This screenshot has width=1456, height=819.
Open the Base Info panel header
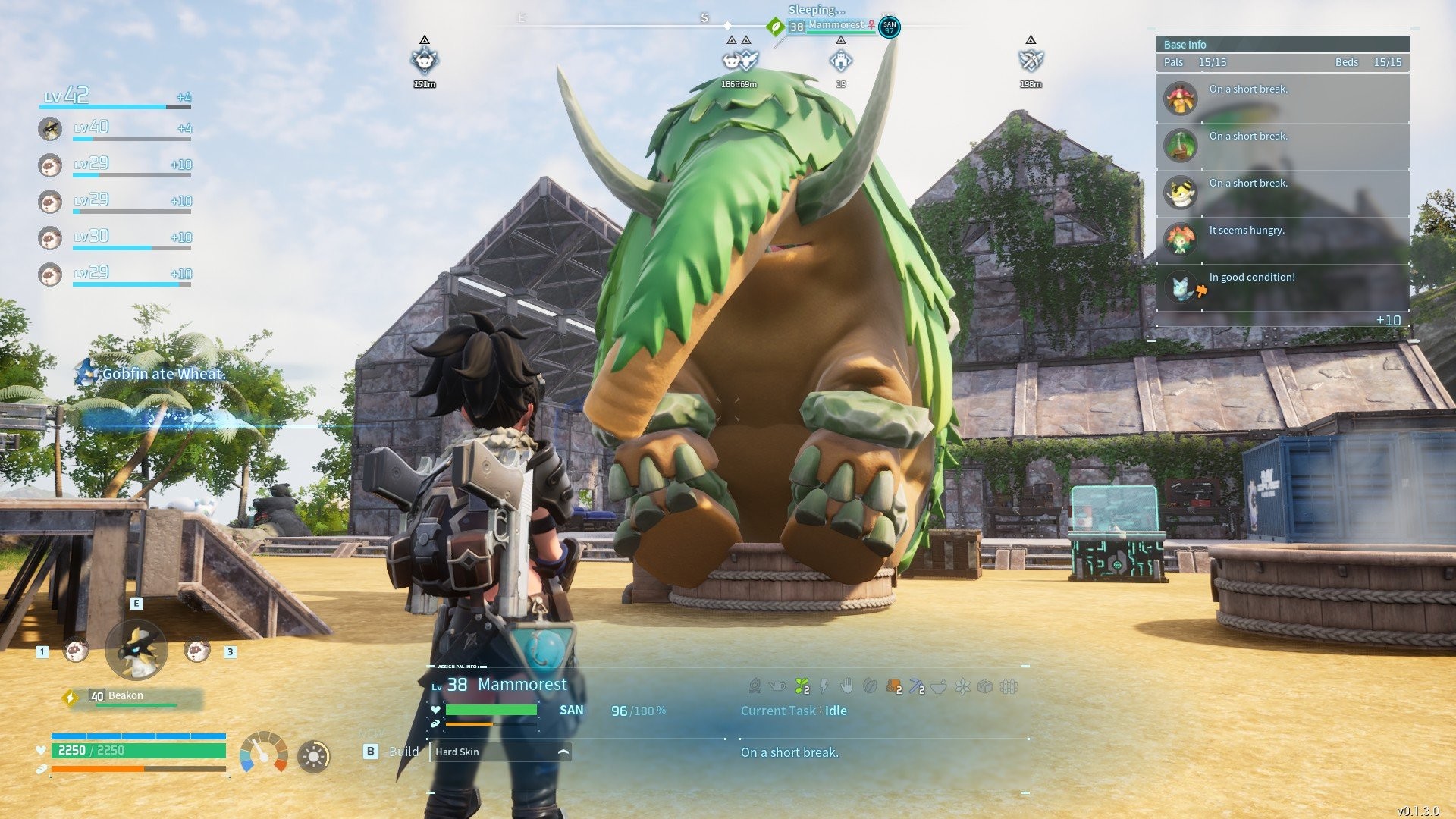(1282, 45)
